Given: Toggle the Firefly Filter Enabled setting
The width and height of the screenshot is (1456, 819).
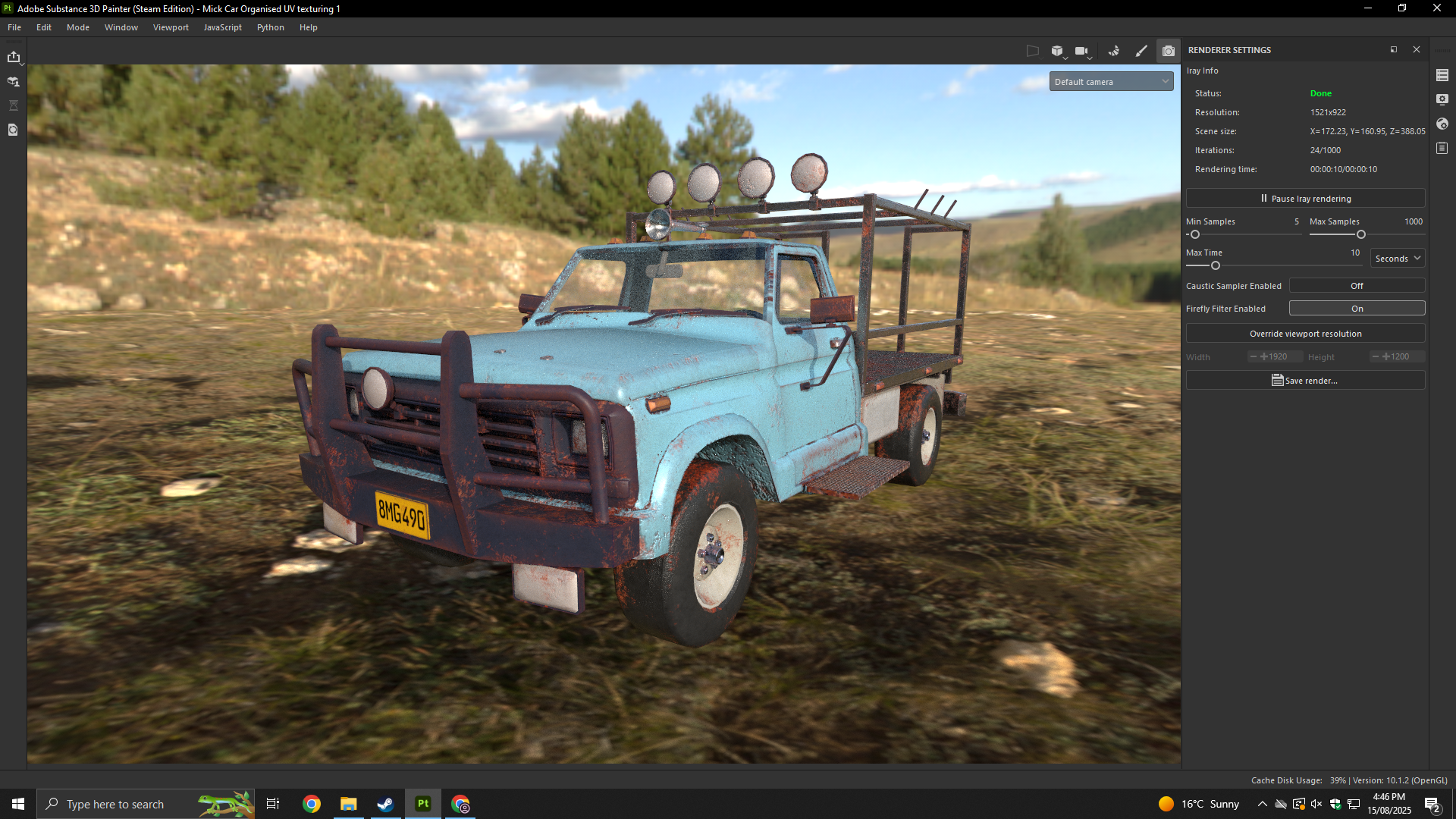Looking at the screenshot, I should pos(1357,309).
